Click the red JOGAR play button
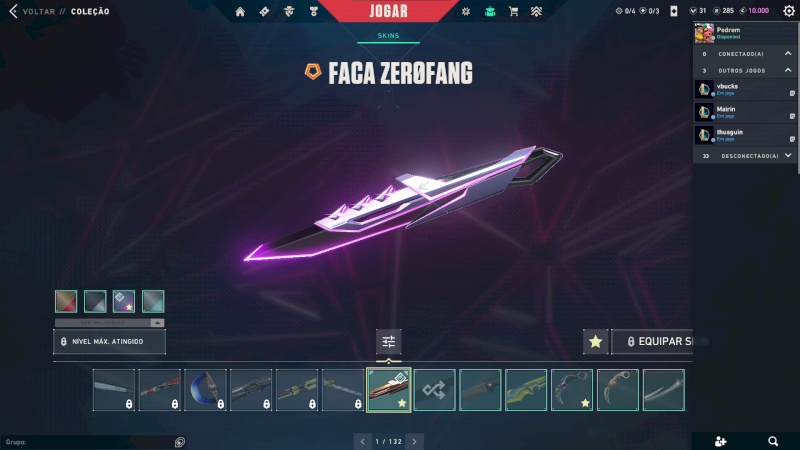The height and width of the screenshot is (450, 800). pyautogui.click(x=387, y=11)
